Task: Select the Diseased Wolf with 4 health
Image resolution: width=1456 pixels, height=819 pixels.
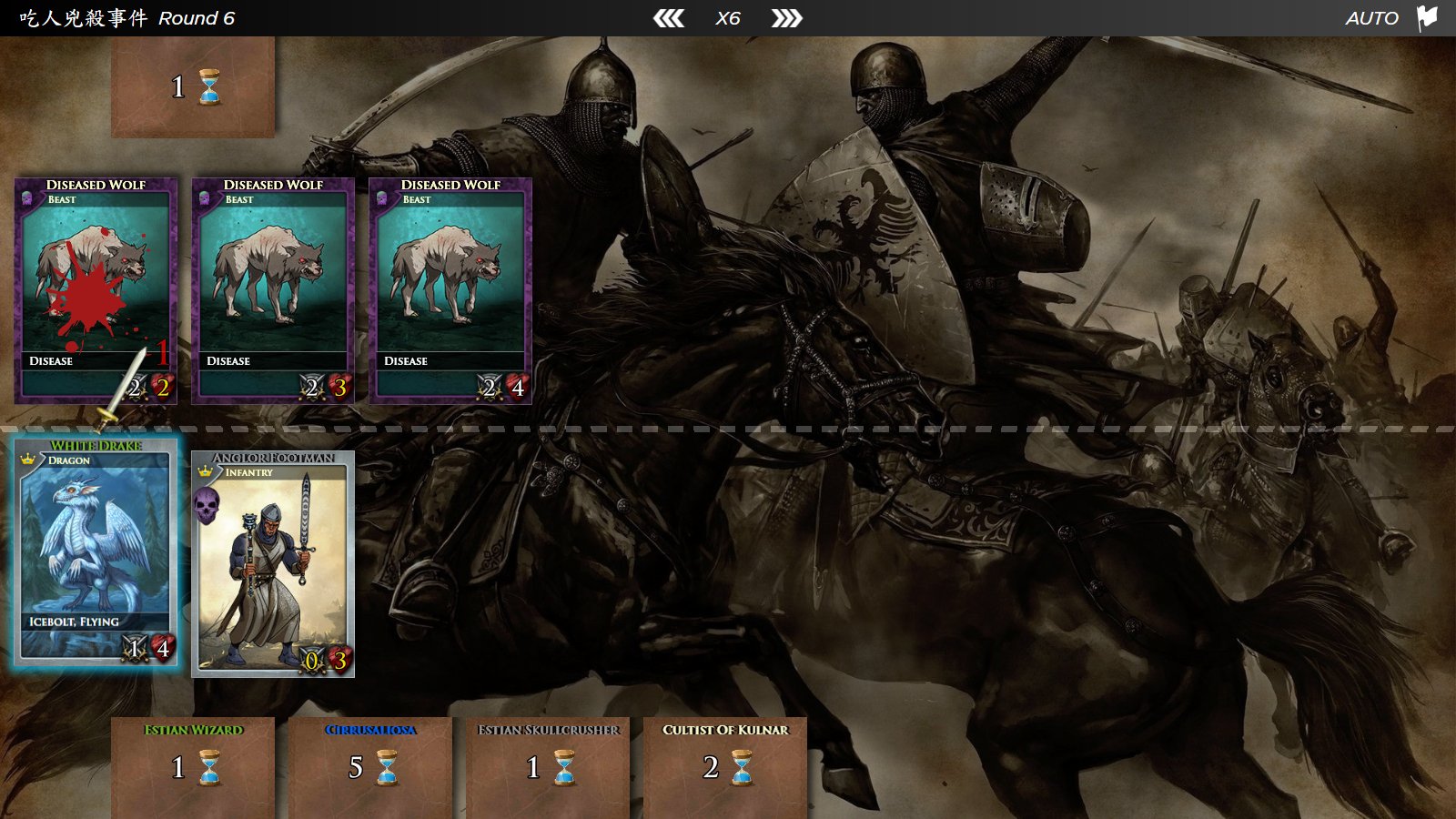Action: point(450,290)
